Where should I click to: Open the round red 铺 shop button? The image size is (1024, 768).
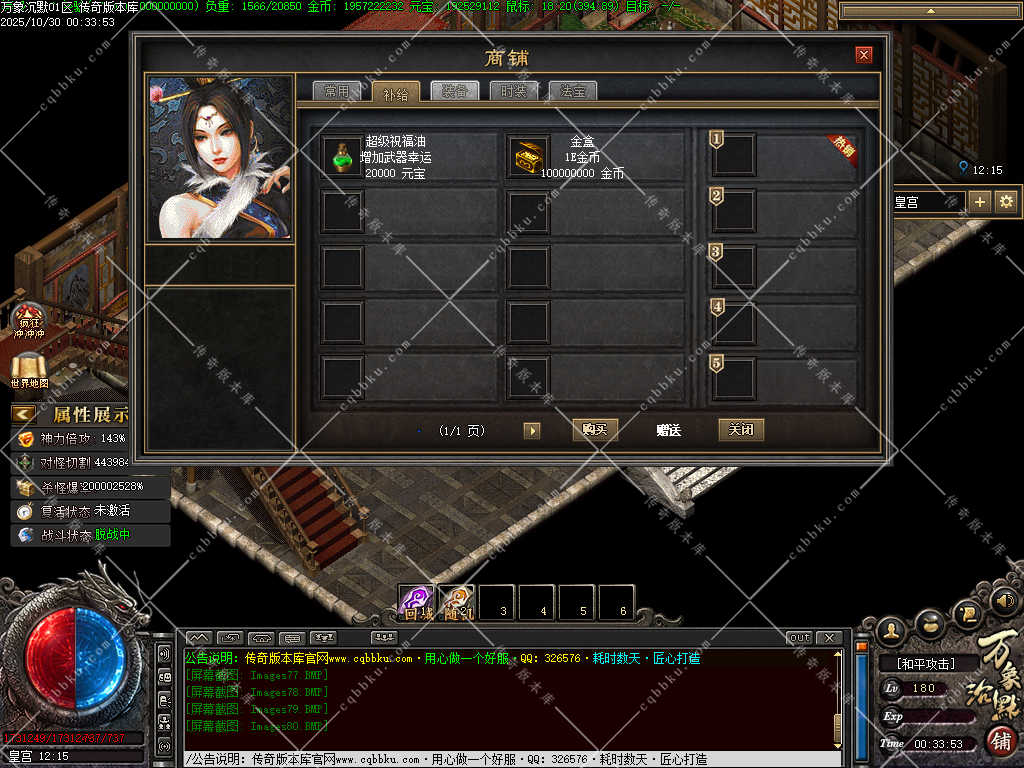[1002, 741]
